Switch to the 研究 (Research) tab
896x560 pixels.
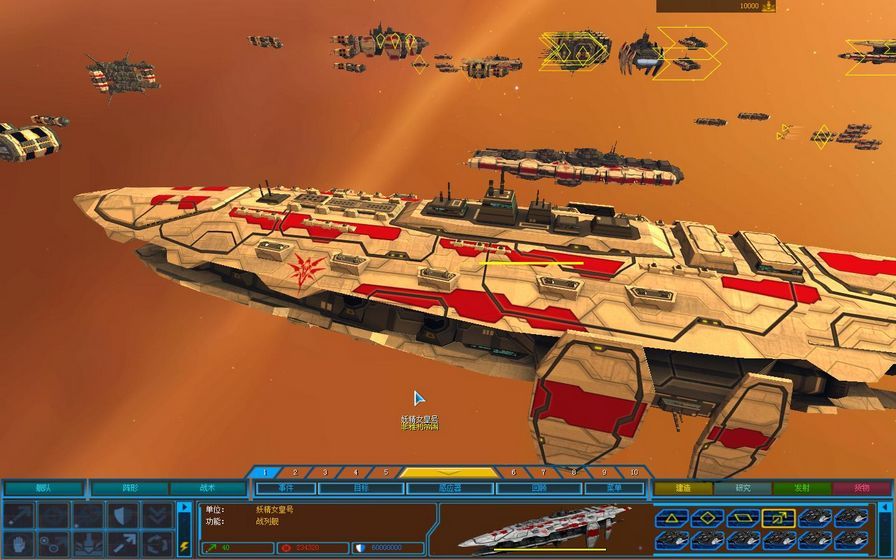(x=742, y=489)
